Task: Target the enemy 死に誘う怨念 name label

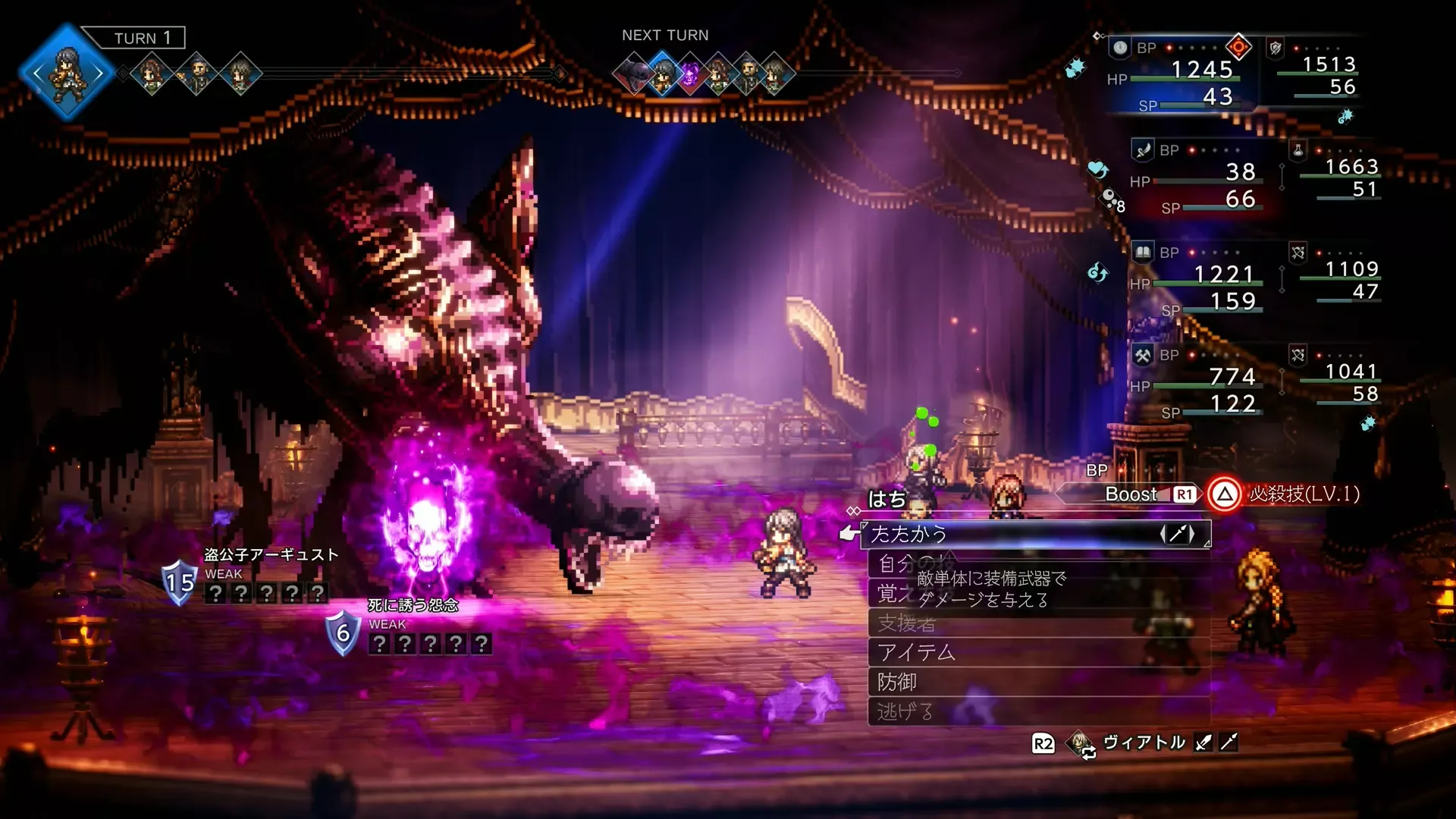Action: coord(413,605)
